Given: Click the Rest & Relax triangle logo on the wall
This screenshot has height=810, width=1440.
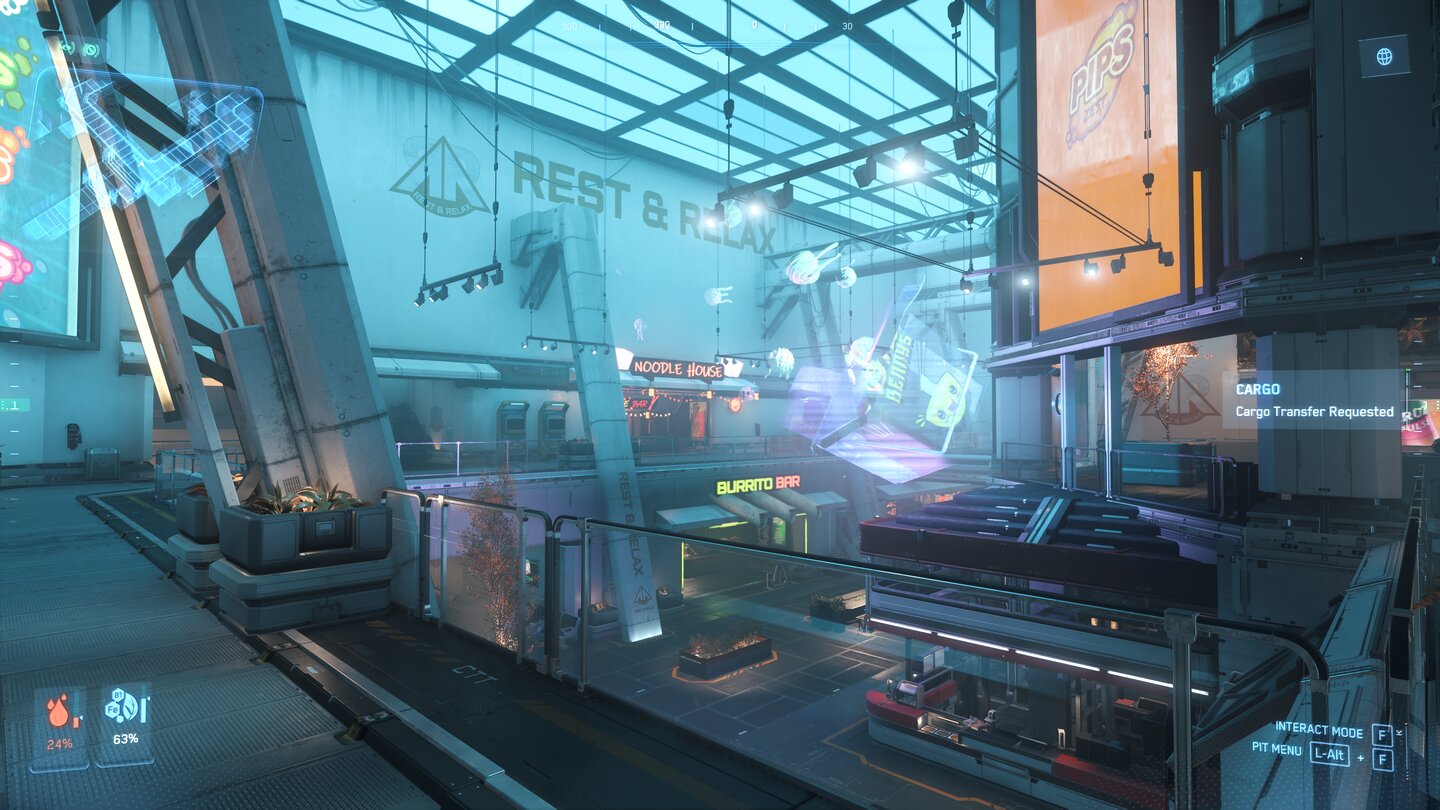Looking at the screenshot, I should point(448,185).
